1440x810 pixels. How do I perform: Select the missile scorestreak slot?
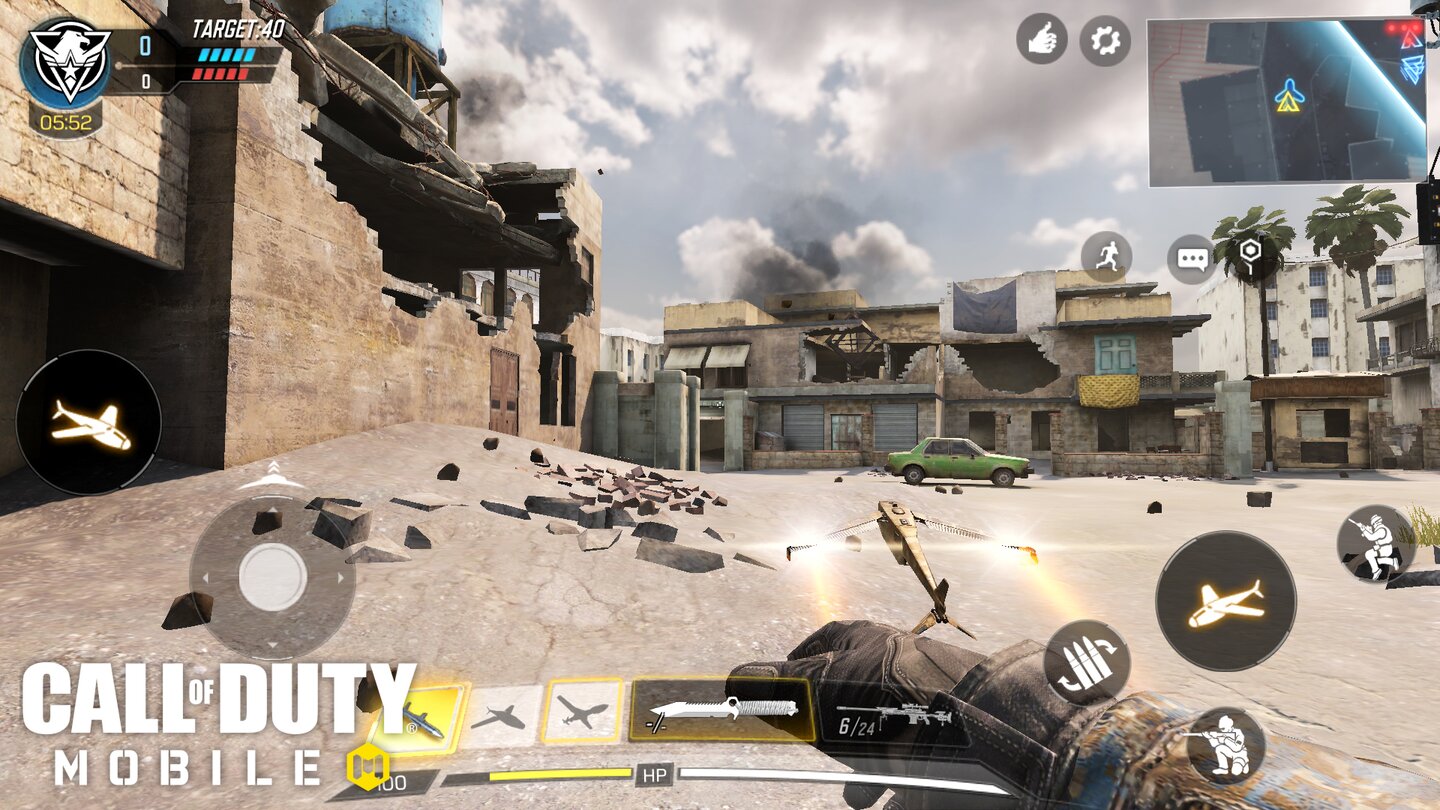tap(431, 718)
